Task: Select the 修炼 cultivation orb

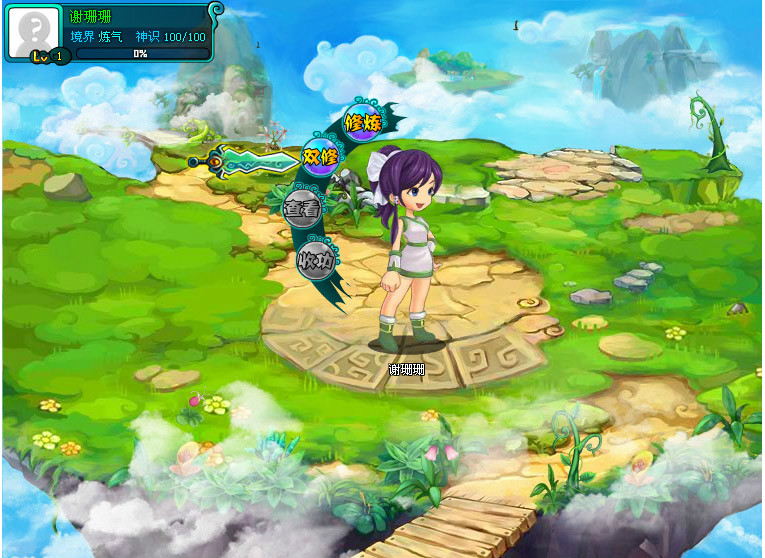Action: click(x=363, y=122)
